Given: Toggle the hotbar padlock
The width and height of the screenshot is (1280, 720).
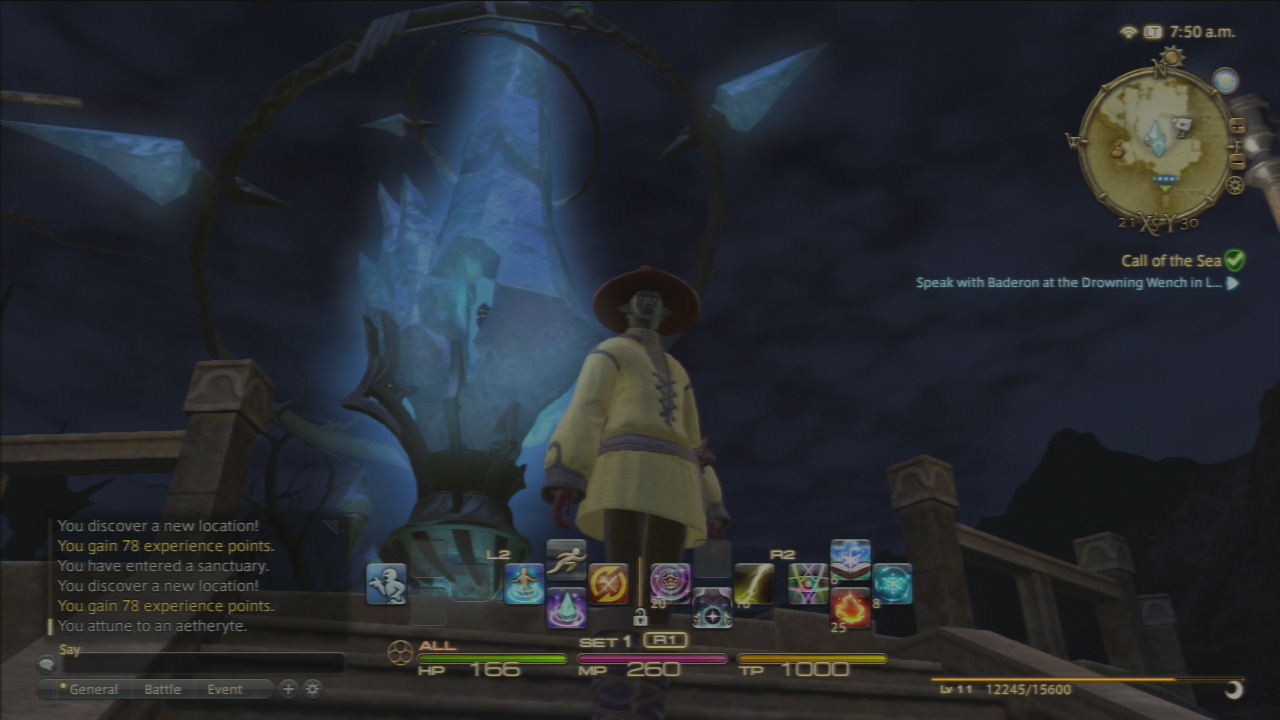Looking at the screenshot, I should point(640,617).
